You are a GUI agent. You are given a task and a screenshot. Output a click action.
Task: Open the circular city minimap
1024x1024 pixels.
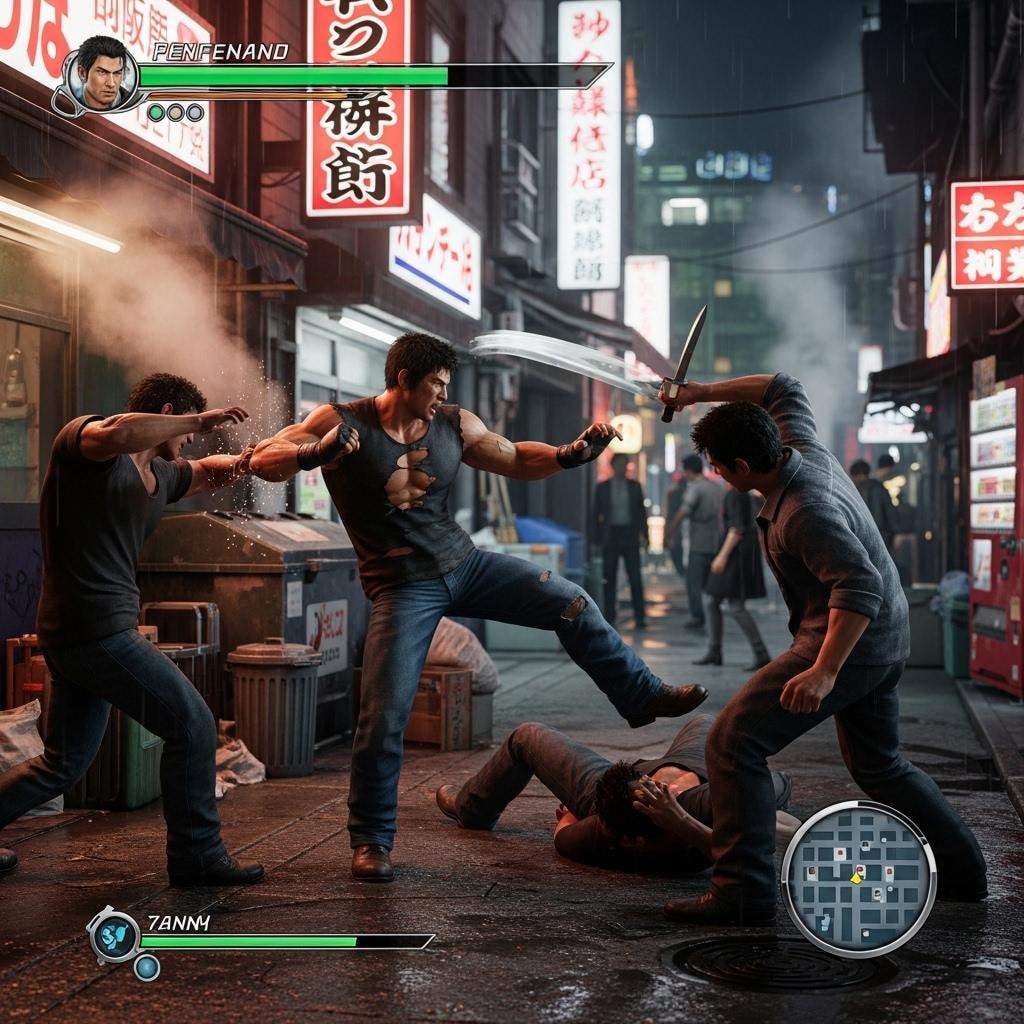tap(858, 879)
